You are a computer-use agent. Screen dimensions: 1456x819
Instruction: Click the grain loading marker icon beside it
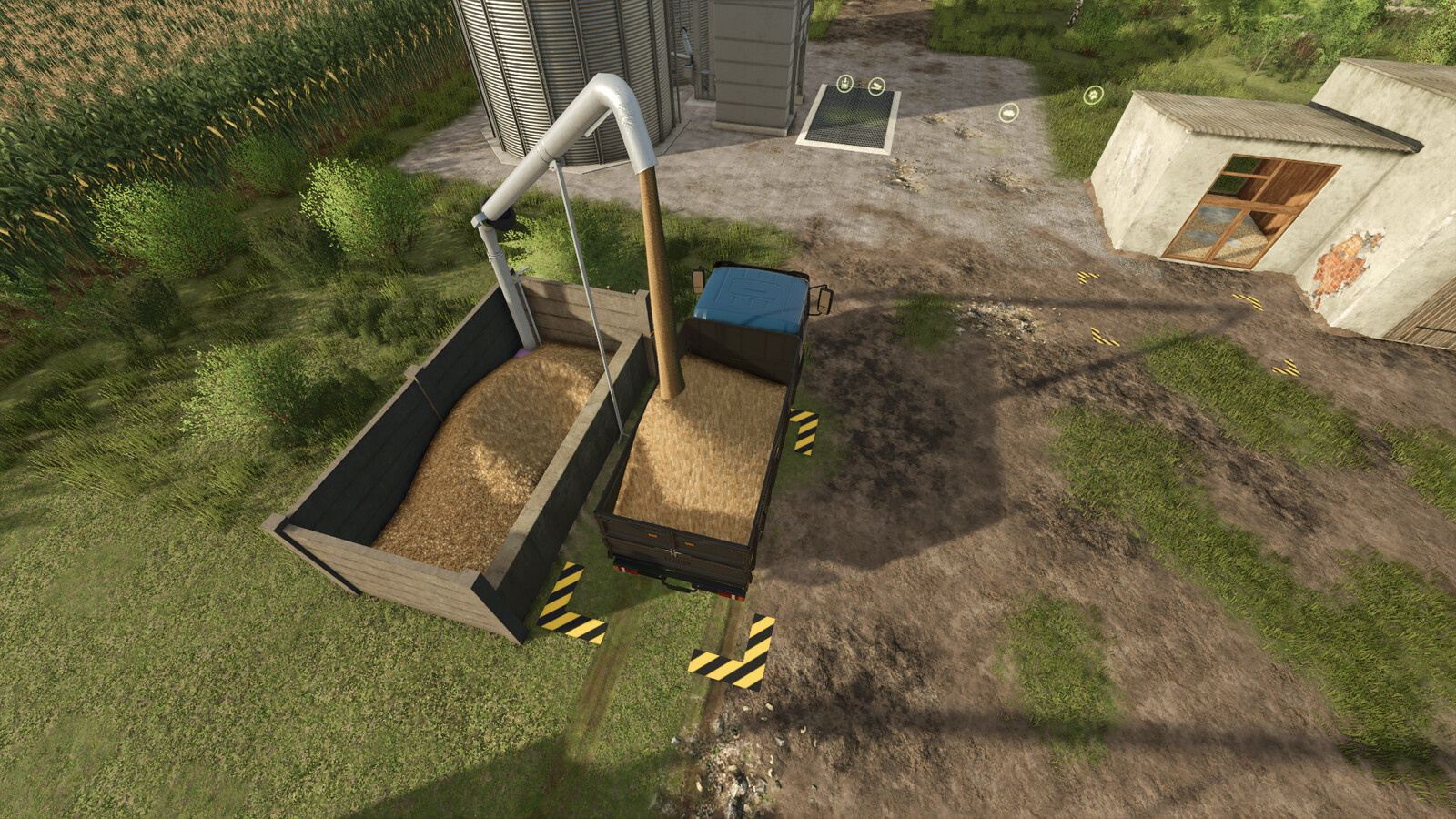click(x=876, y=85)
